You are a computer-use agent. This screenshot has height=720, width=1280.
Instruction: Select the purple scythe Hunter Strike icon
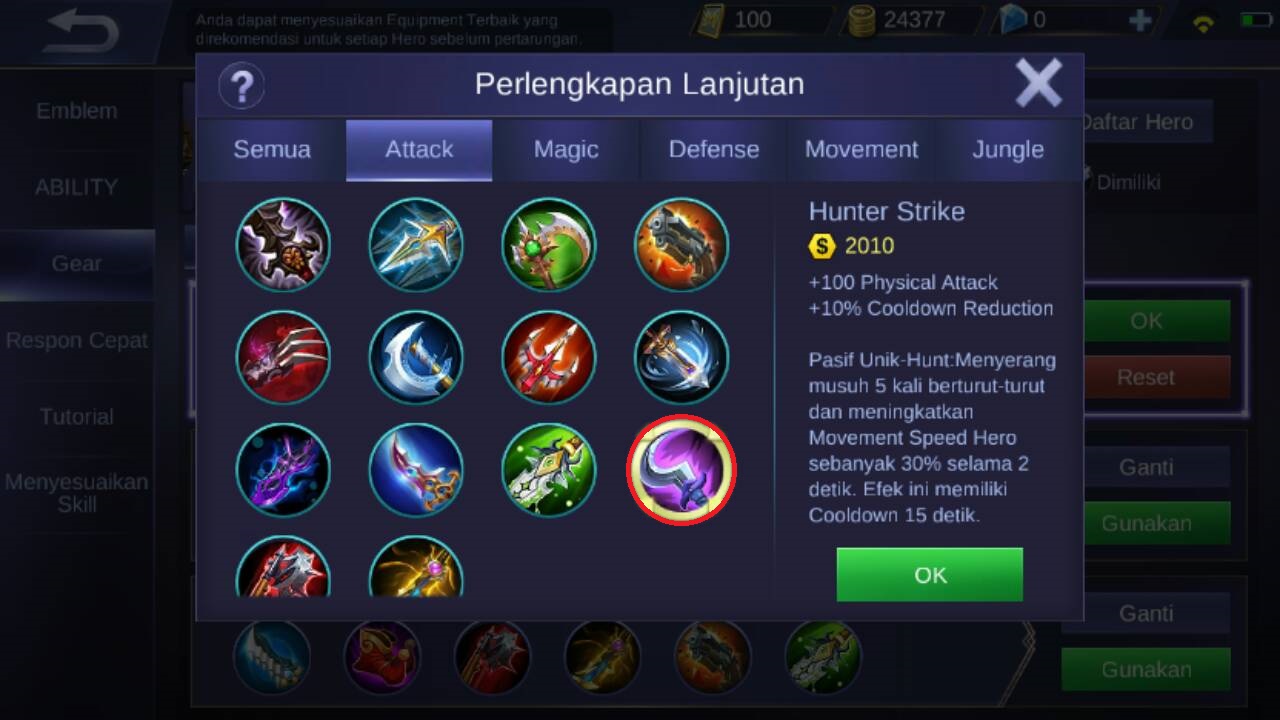tap(681, 470)
